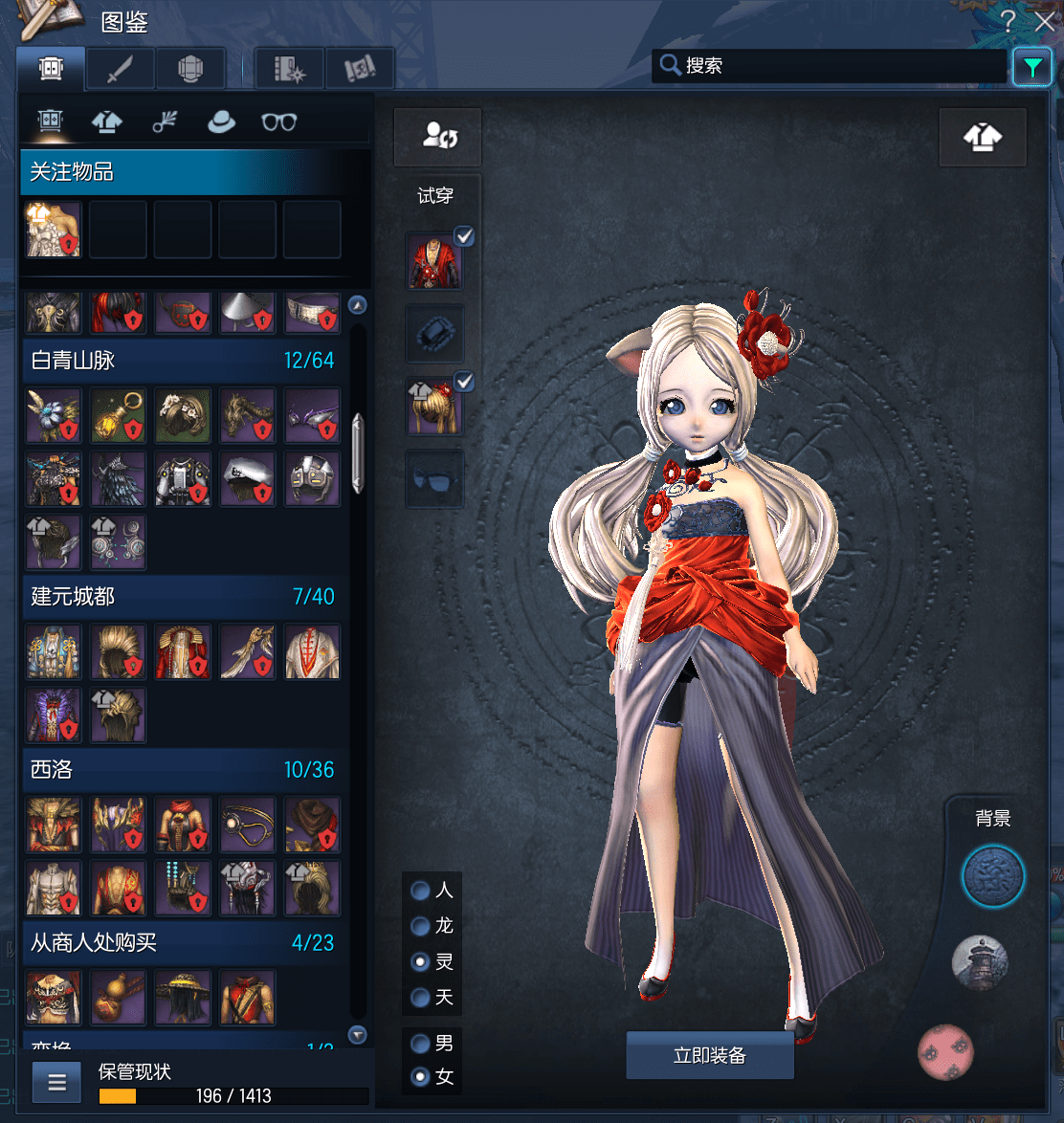Viewport: 1064px width, 1123px height.
Task: Open the help question mark
Action: (x=1008, y=21)
